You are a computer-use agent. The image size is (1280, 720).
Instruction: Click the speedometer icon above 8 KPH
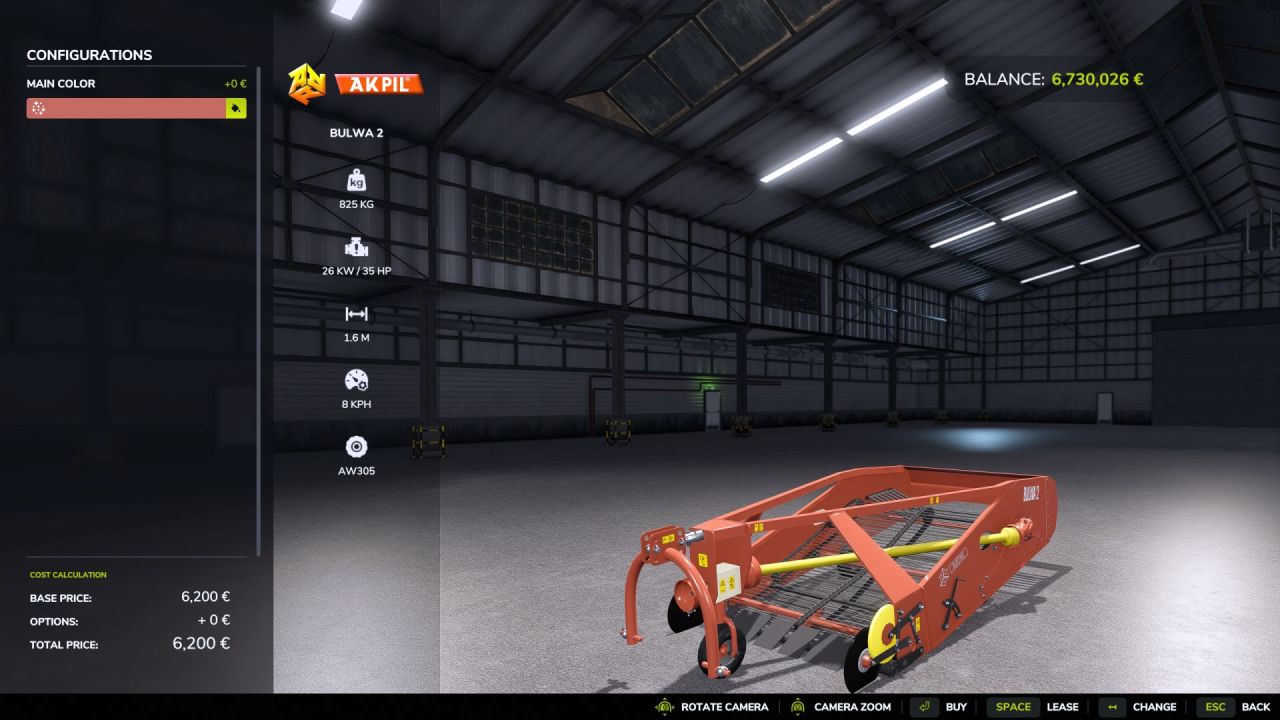point(357,380)
